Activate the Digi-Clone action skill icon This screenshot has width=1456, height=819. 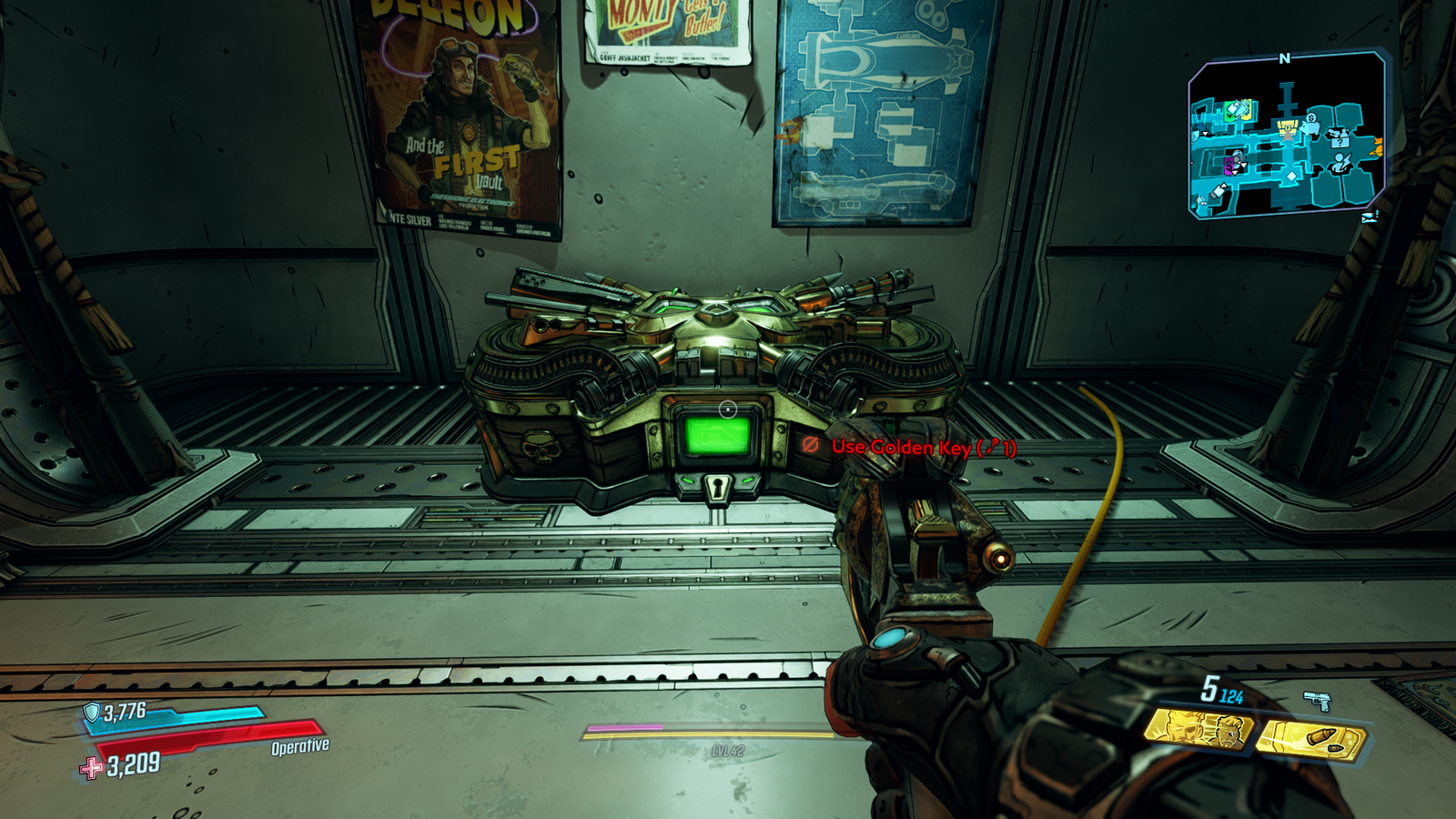(1198, 730)
